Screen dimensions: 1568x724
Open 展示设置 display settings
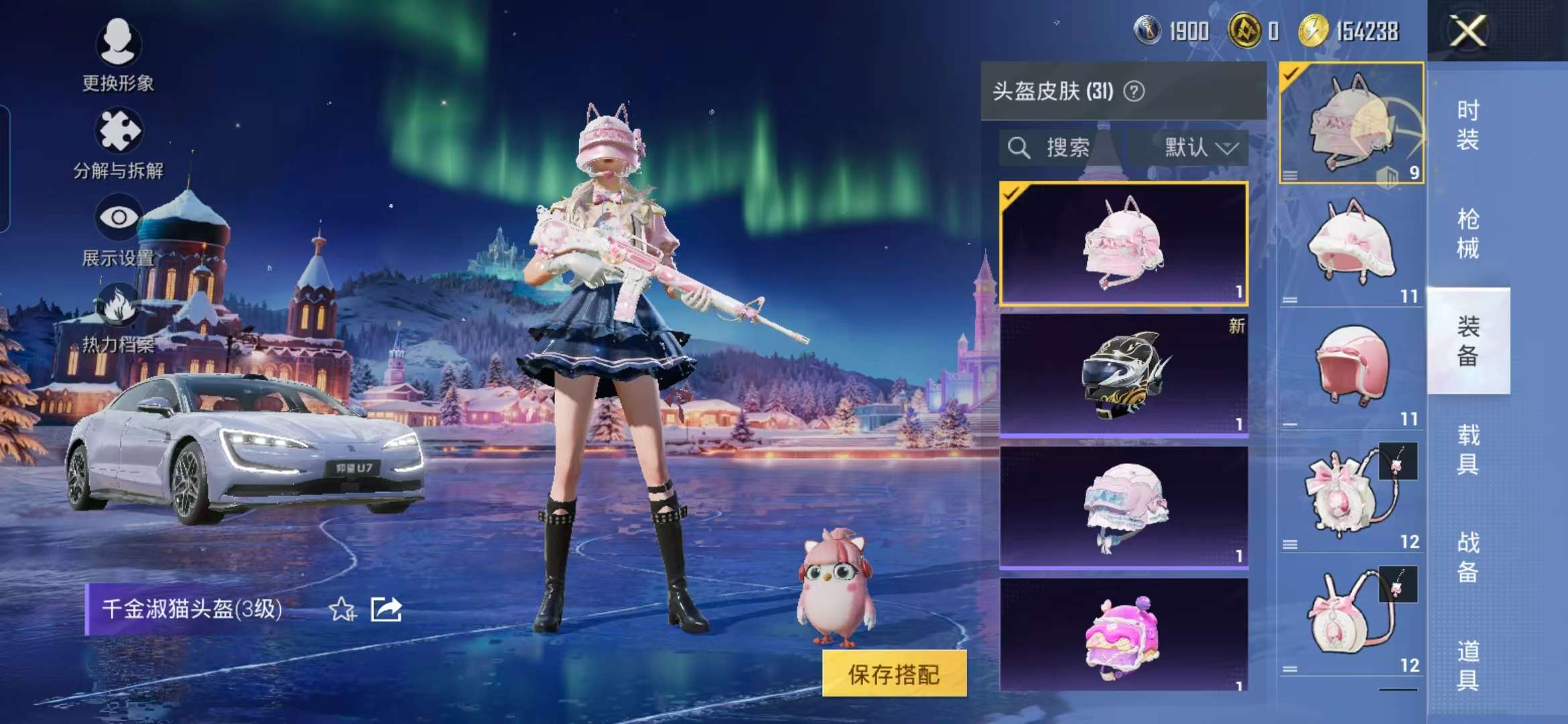pyautogui.click(x=117, y=218)
